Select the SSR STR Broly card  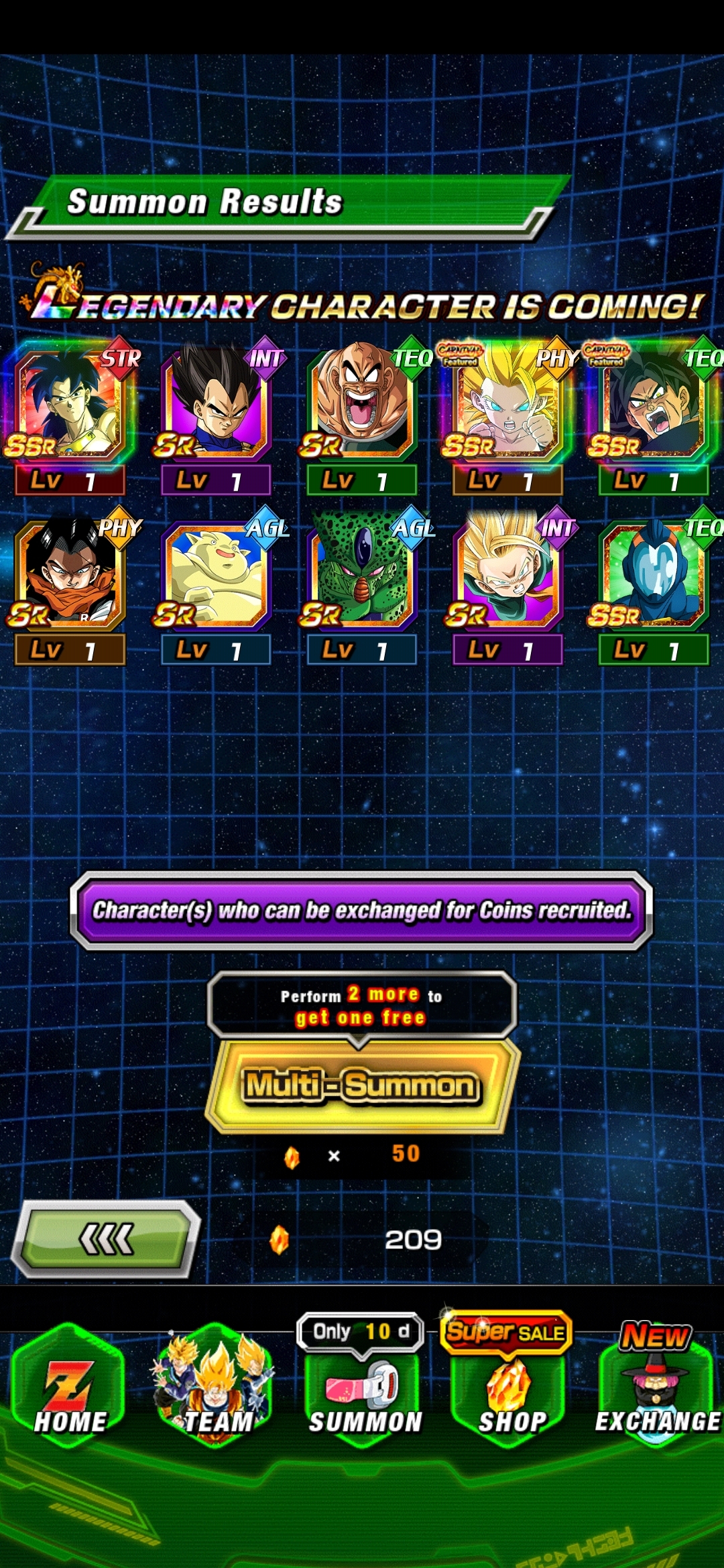coord(70,405)
